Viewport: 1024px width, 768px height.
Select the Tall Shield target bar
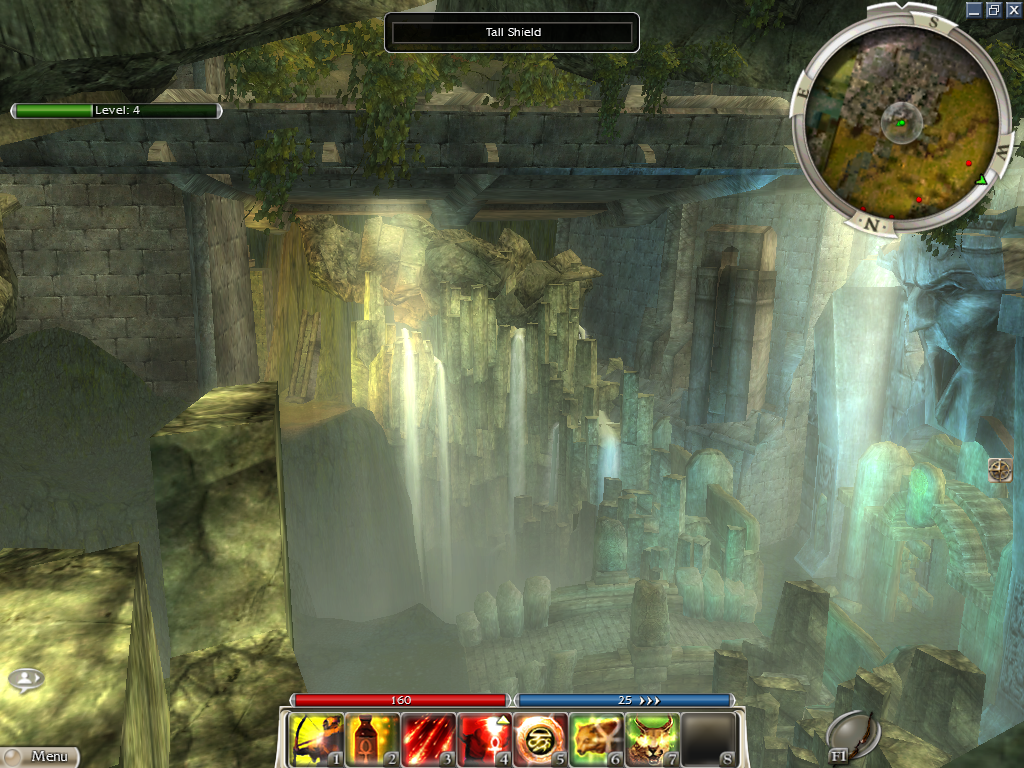[512, 32]
